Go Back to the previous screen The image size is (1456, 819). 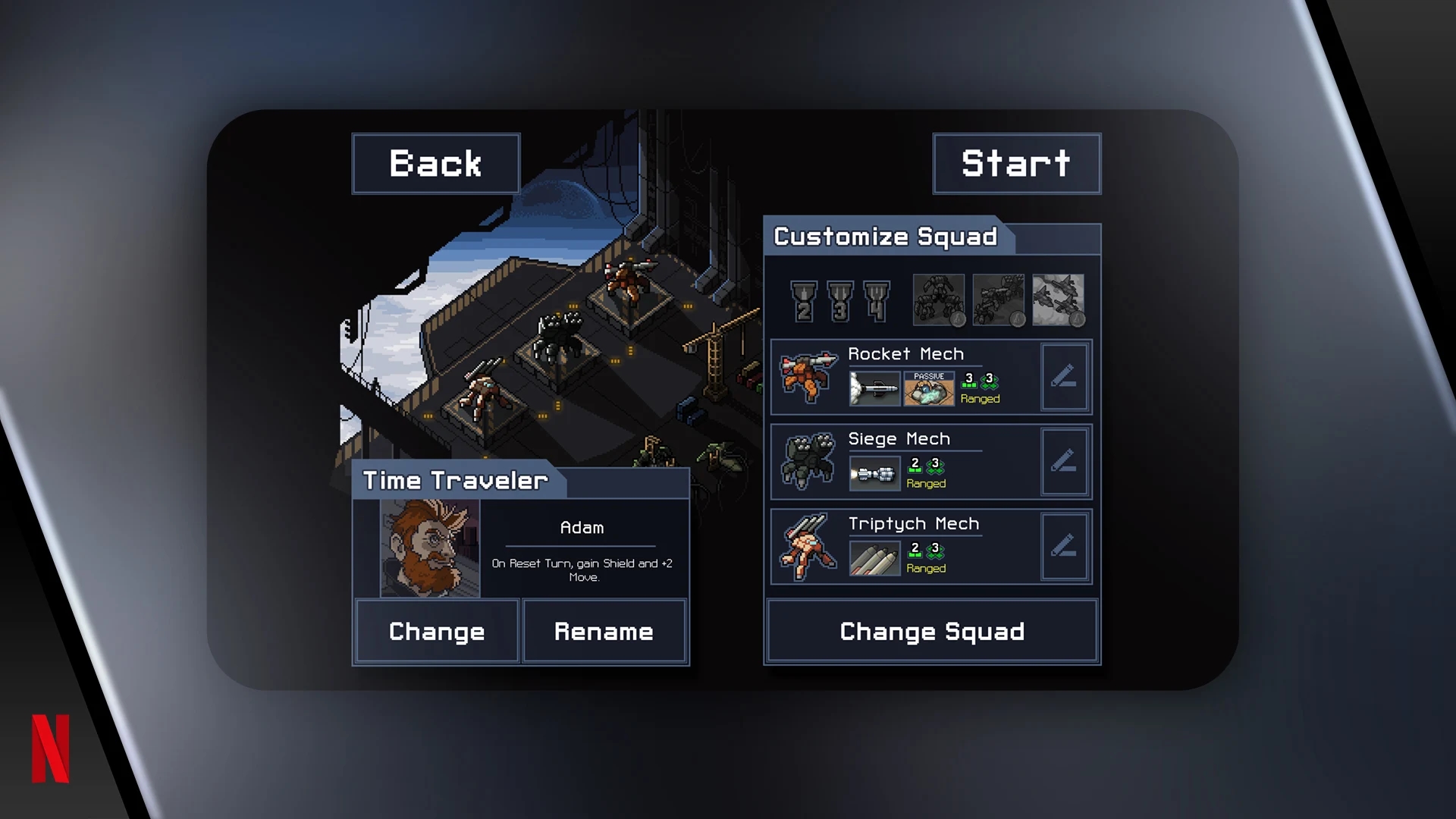[435, 163]
